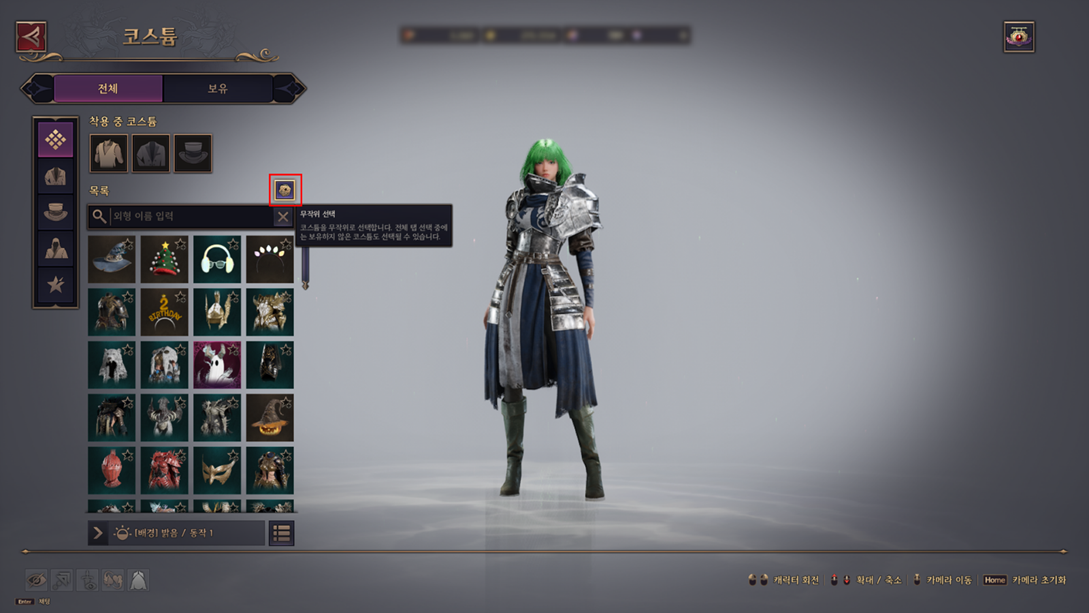Open the star favorites category
This screenshot has width=1089, height=613.
(x=55, y=286)
